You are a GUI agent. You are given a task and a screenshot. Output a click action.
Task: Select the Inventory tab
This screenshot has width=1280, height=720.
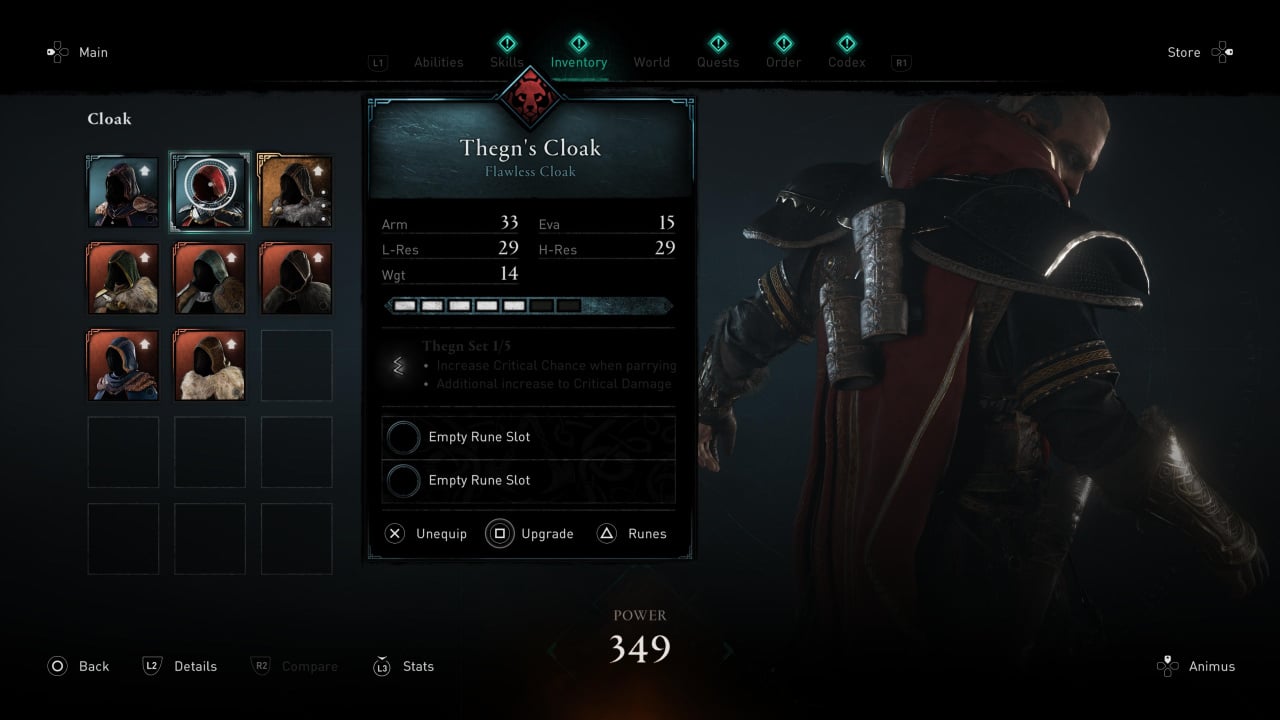point(579,61)
